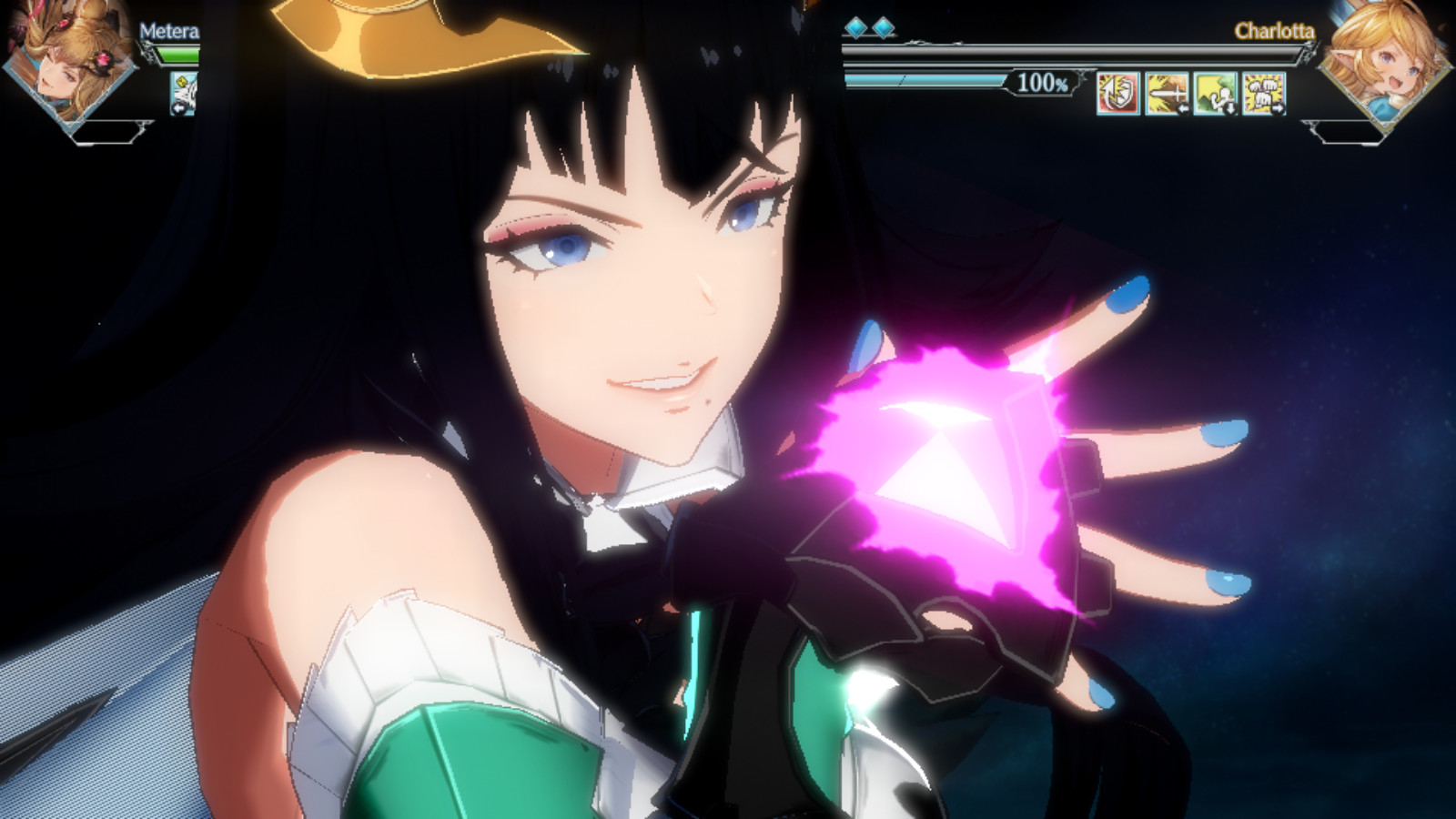The width and height of the screenshot is (1456, 819).
Task: Select the yellow grab skill icon
Action: (x=1215, y=91)
